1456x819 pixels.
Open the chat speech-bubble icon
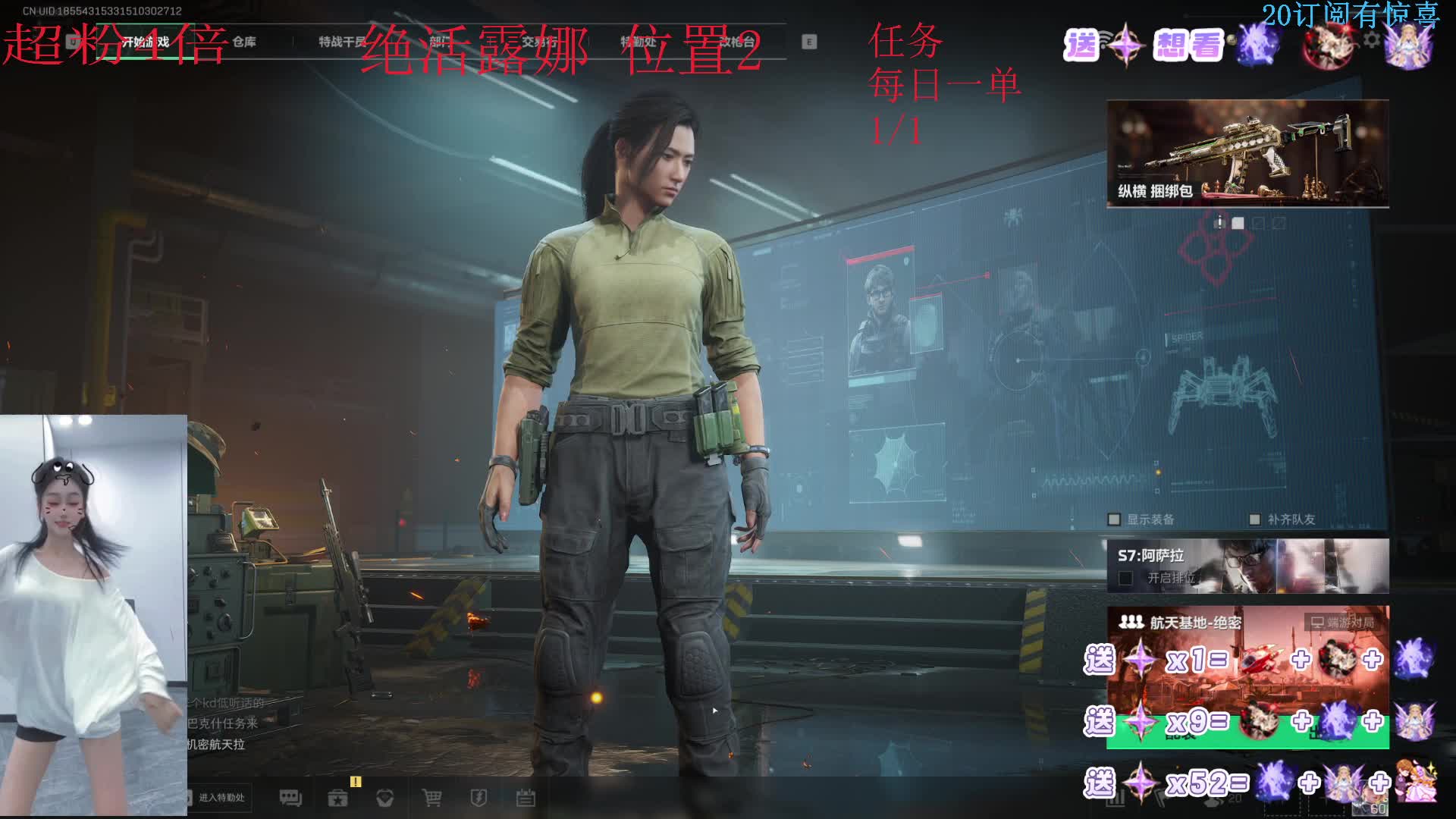pyautogui.click(x=290, y=798)
